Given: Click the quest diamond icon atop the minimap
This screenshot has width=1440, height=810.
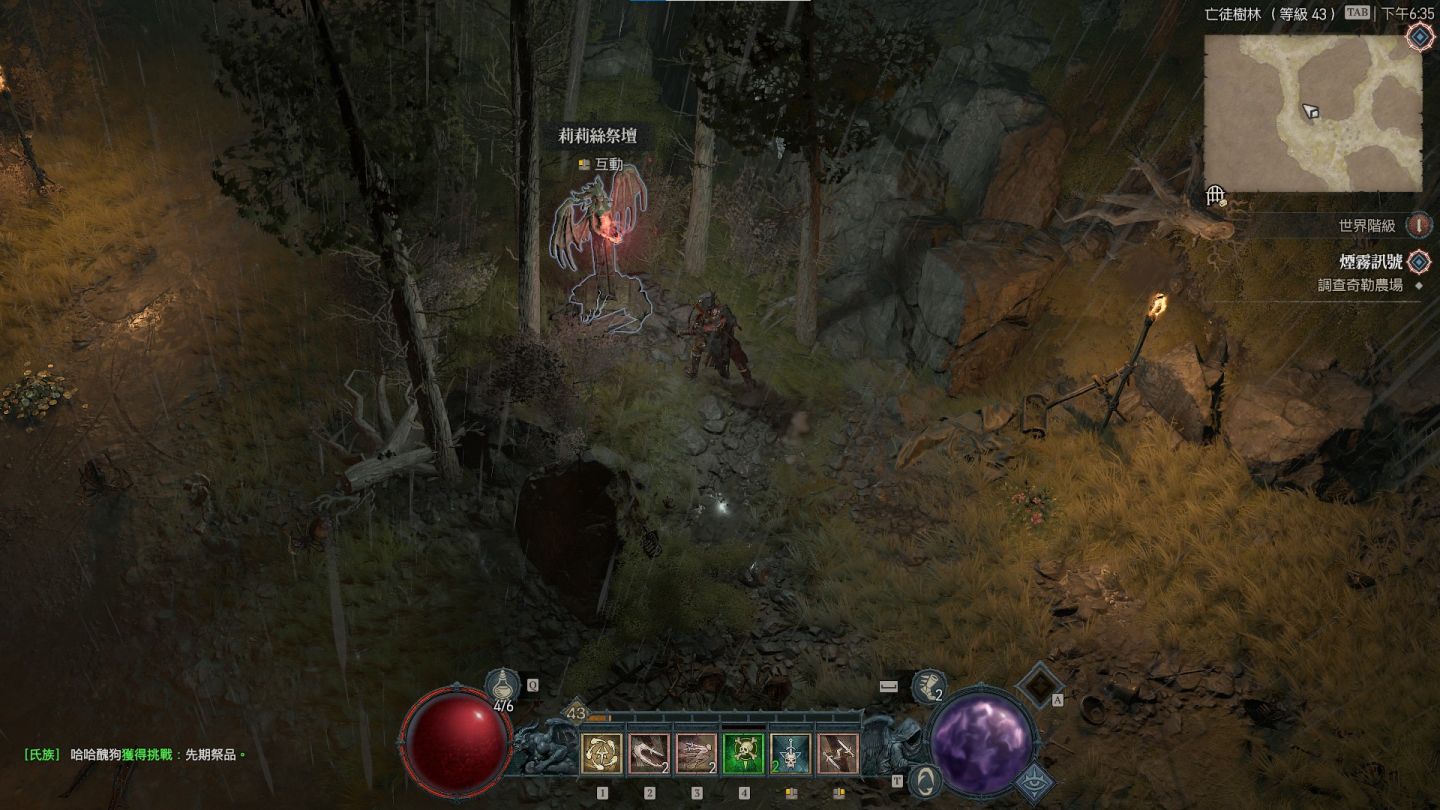Looking at the screenshot, I should [1420, 37].
